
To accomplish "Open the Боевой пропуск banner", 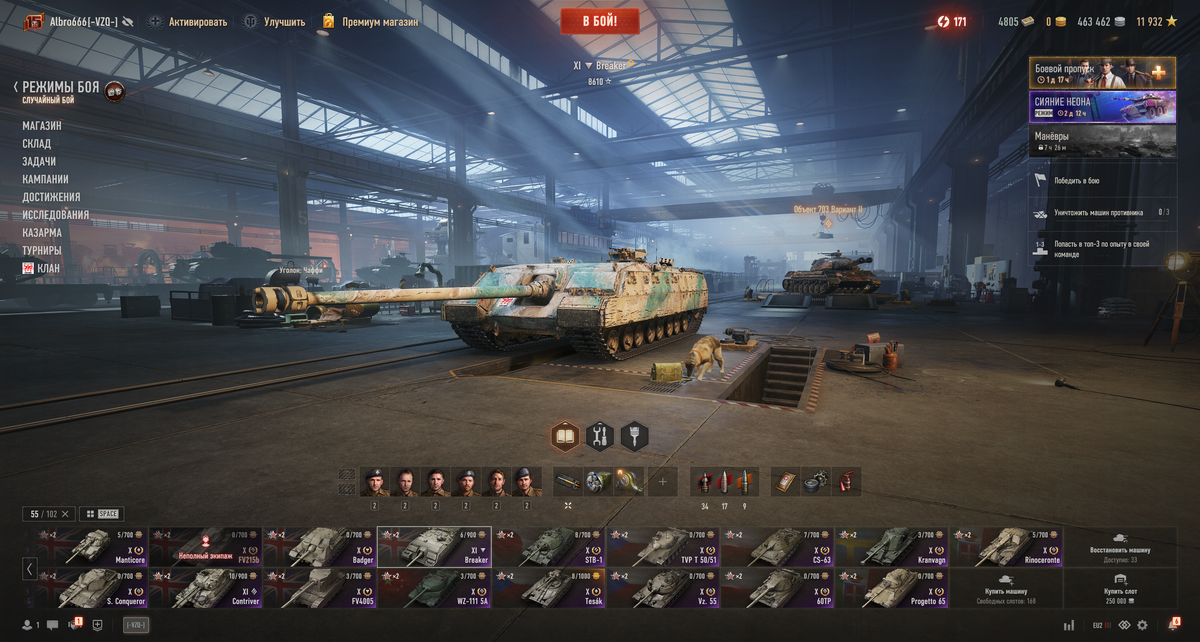I will (x=1102, y=73).
